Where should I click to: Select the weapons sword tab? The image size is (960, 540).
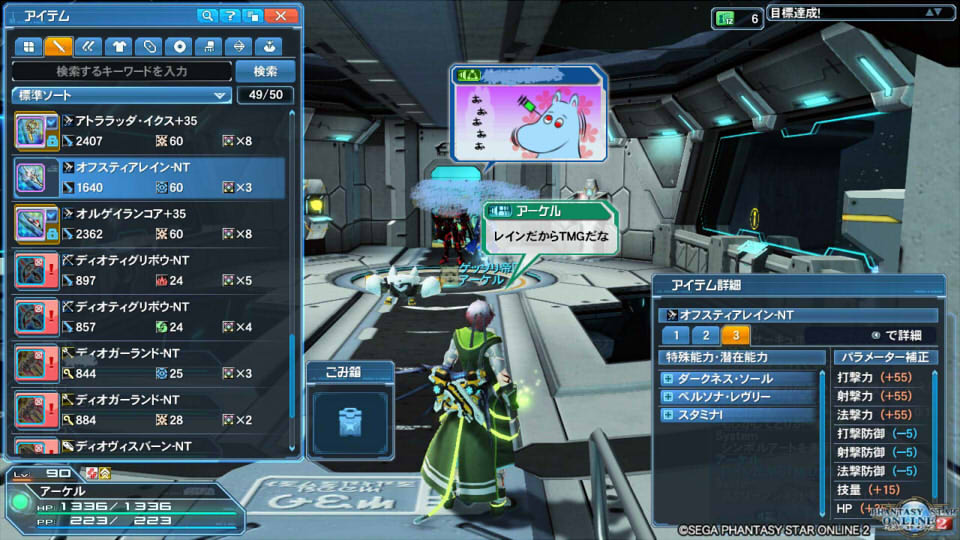(x=60, y=46)
